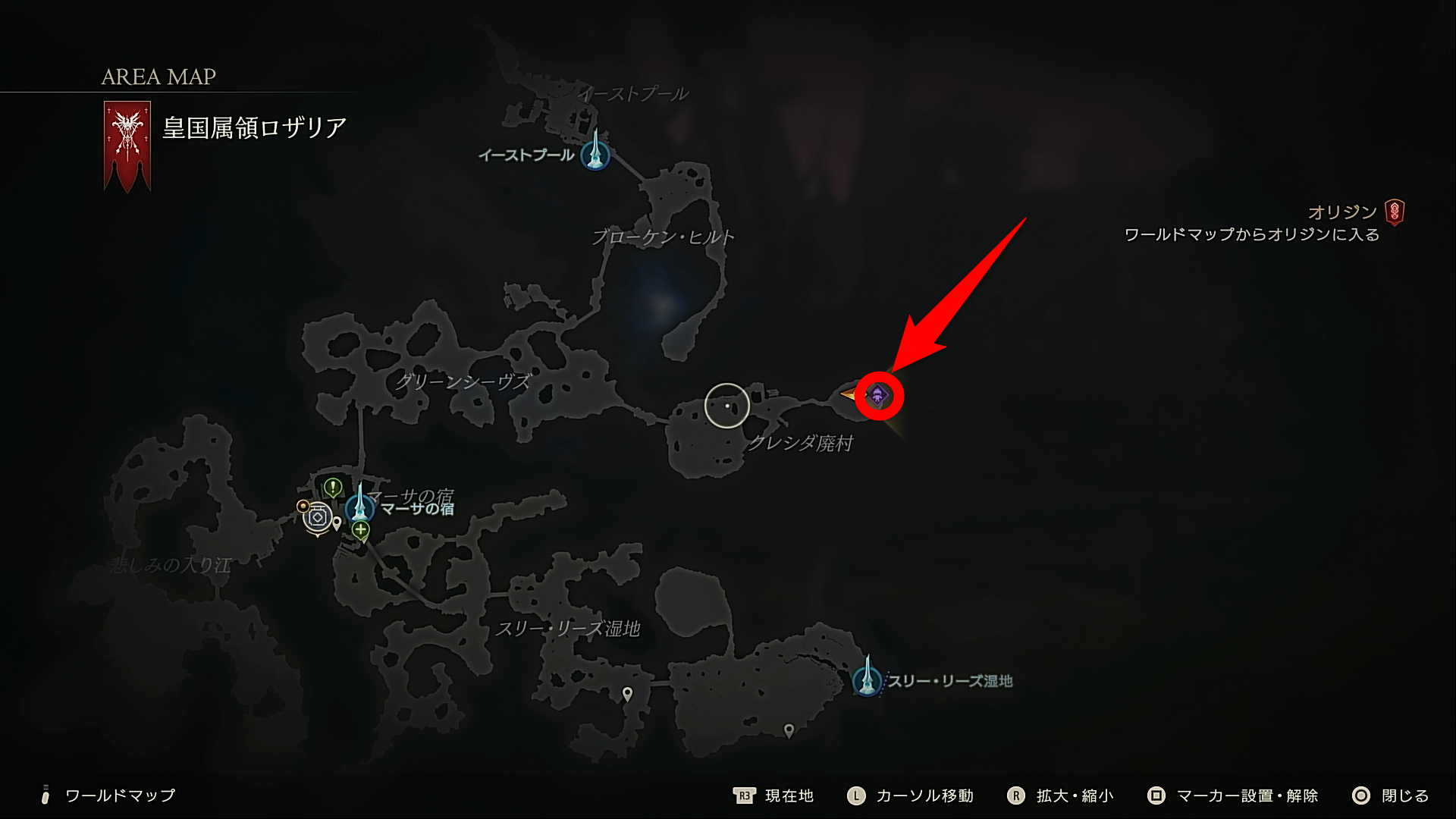
Task: Select the lantern sign shop marker
Action: pyautogui.click(x=318, y=517)
